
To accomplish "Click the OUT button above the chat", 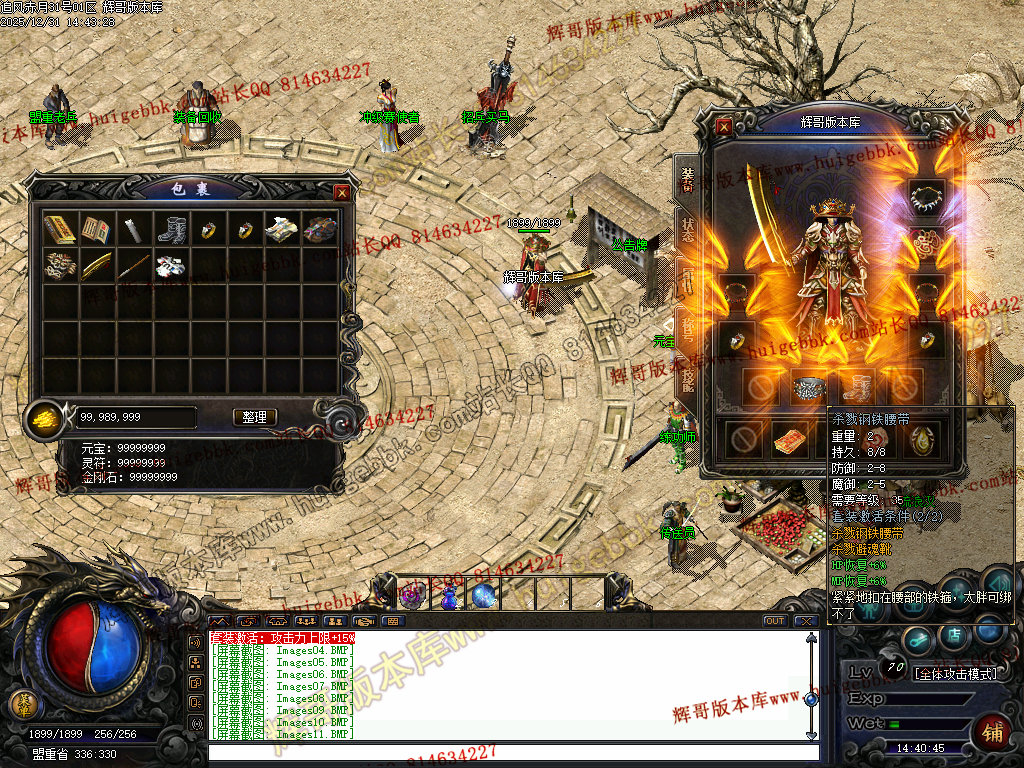I will pos(774,621).
